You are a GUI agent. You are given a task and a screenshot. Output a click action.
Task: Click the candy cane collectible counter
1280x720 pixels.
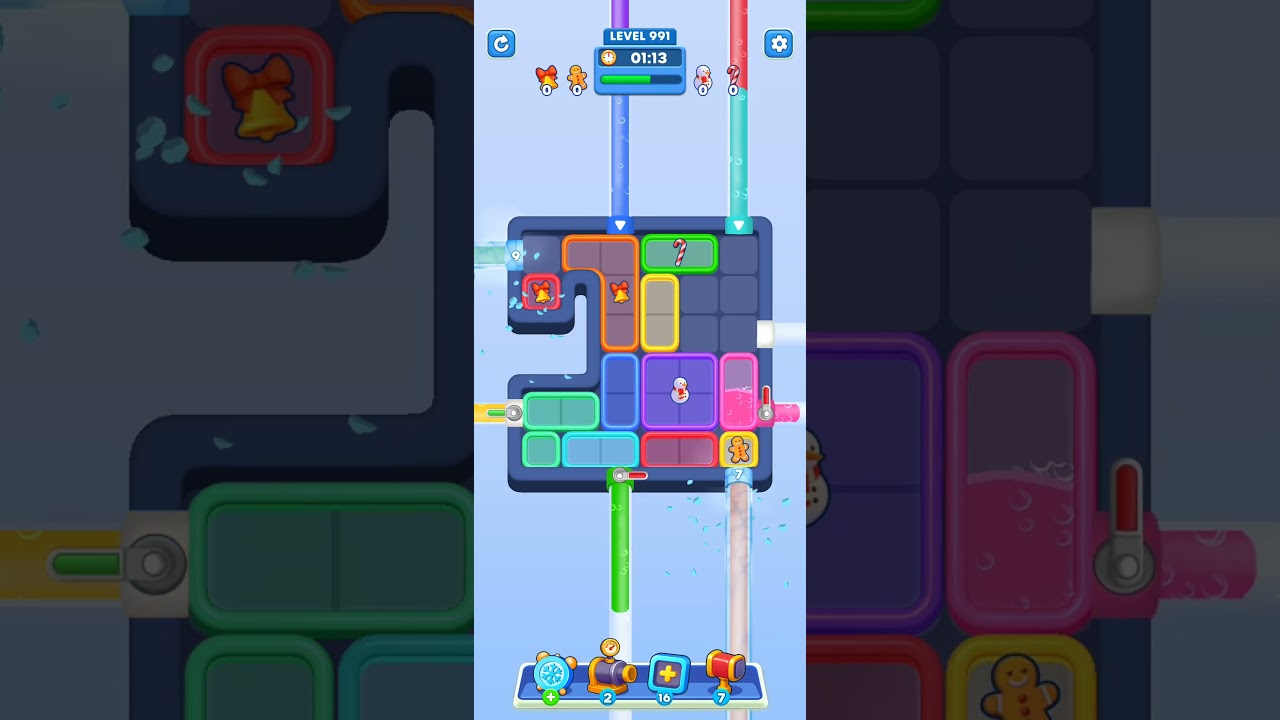(x=732, y=80)
